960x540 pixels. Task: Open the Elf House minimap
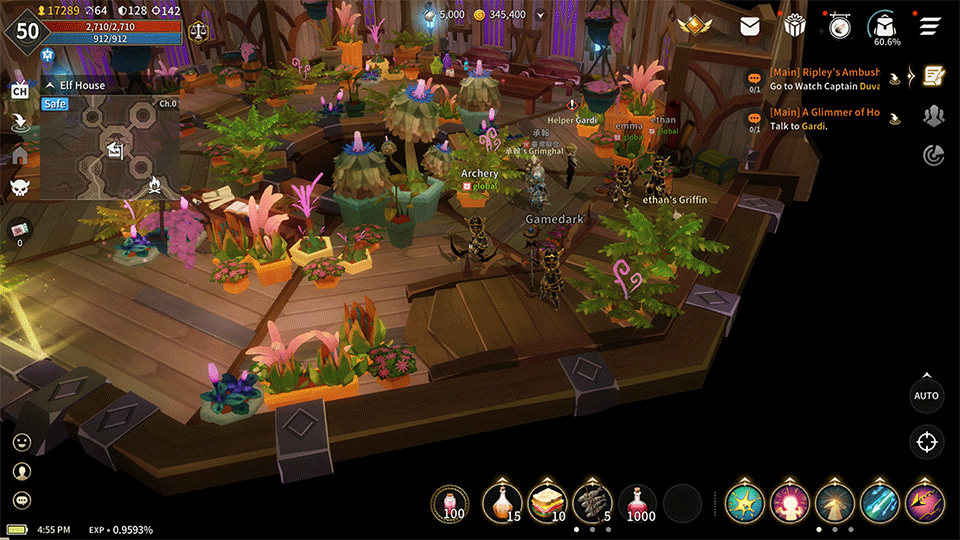[110, 148]
